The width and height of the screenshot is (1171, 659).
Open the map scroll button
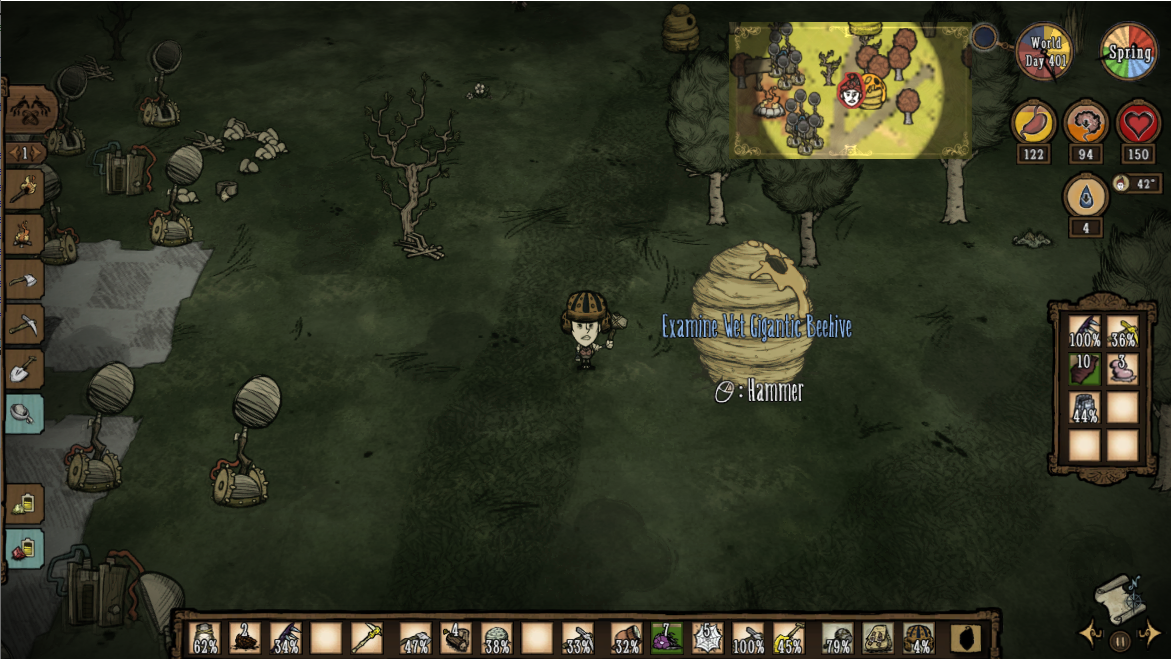point(1119,600)
